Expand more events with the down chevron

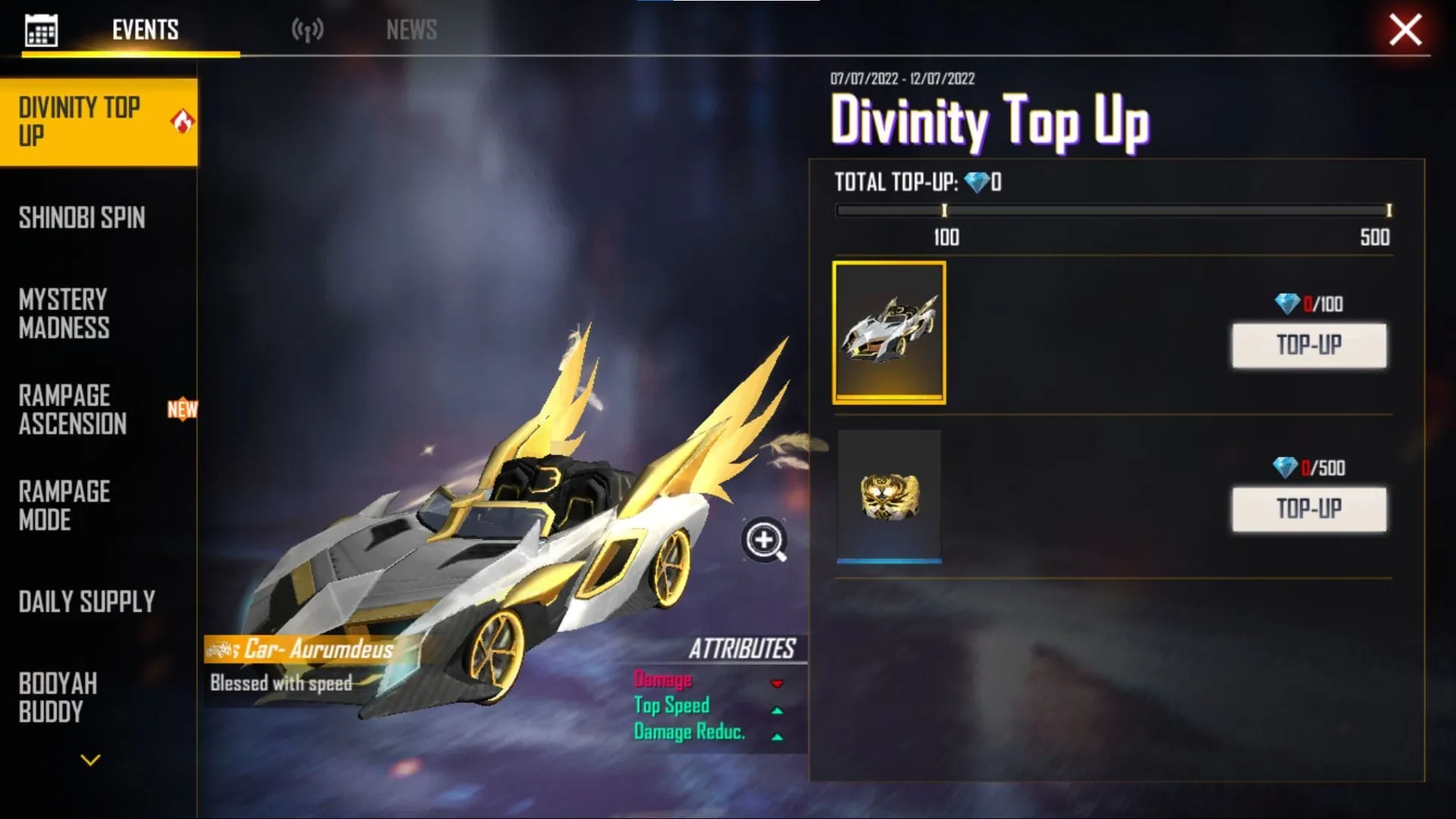[89, 758]
